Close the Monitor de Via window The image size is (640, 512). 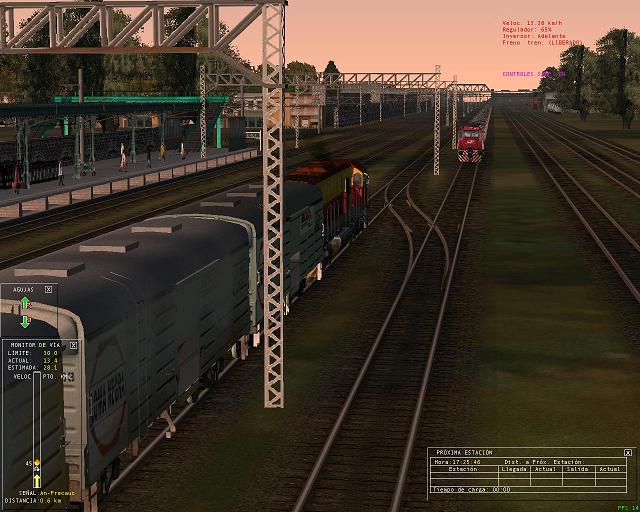[x=73, y=344]
